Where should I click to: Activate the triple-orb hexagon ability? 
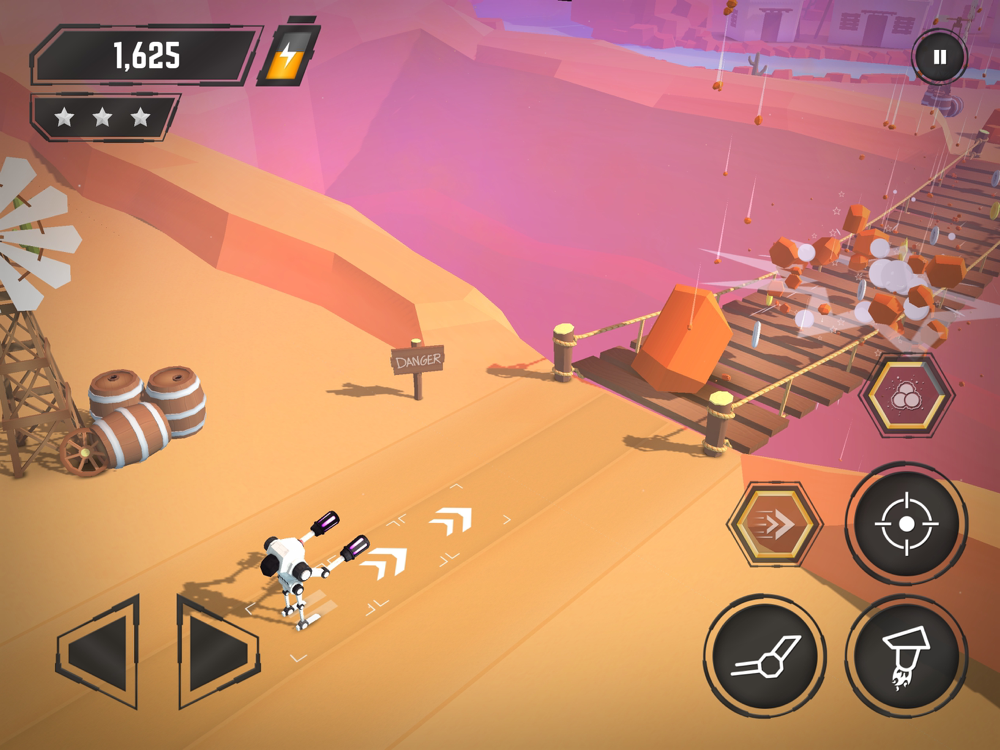[905, 395]
